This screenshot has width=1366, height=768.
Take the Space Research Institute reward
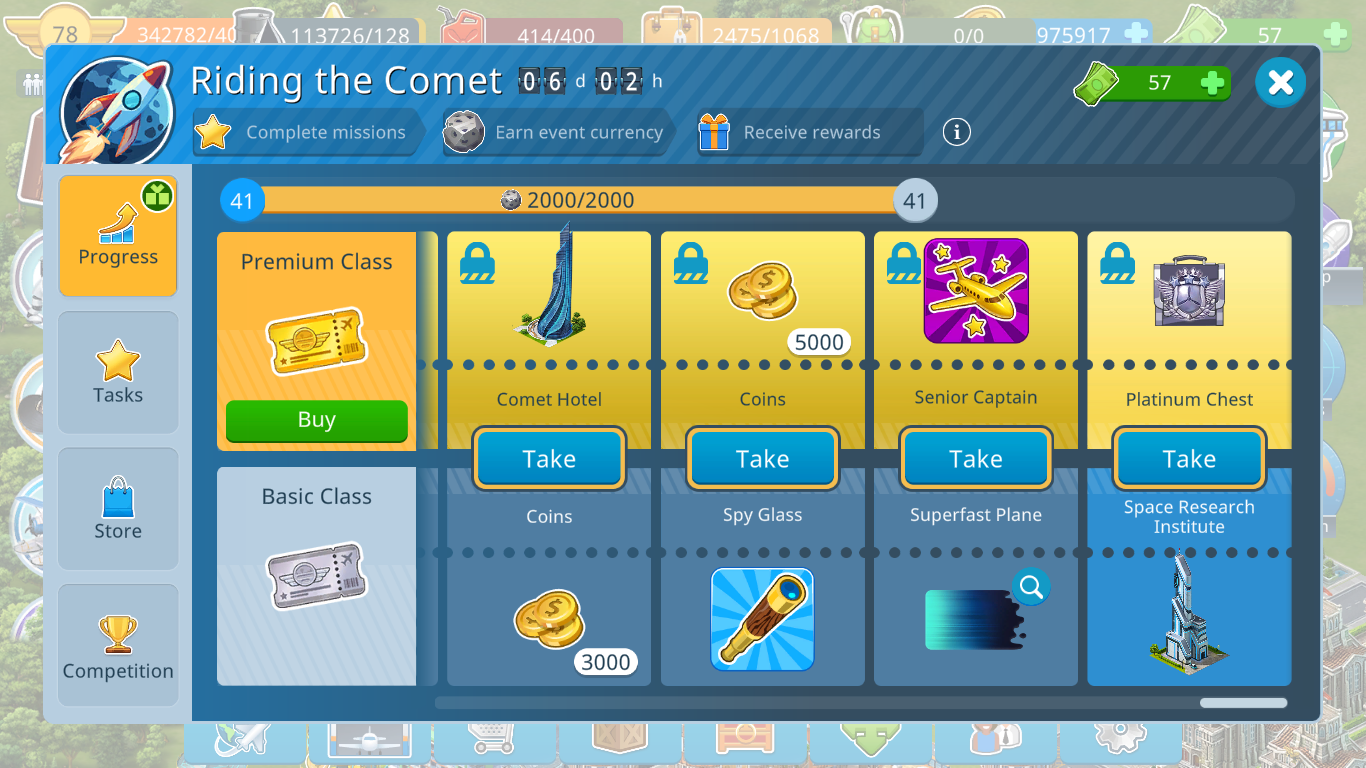tap(1189, 459)
